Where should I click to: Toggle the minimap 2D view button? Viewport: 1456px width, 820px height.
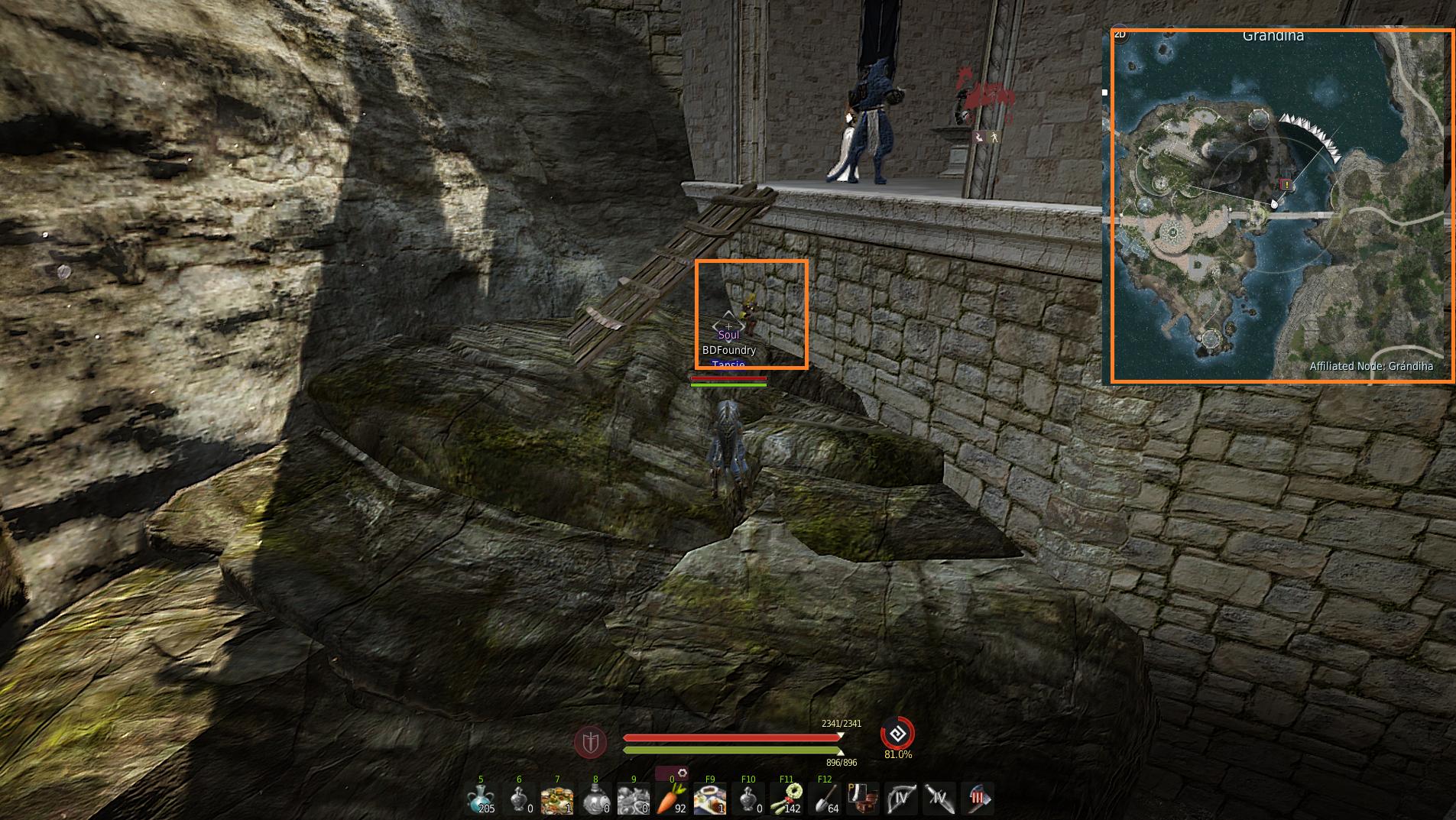click(1120, 34)
